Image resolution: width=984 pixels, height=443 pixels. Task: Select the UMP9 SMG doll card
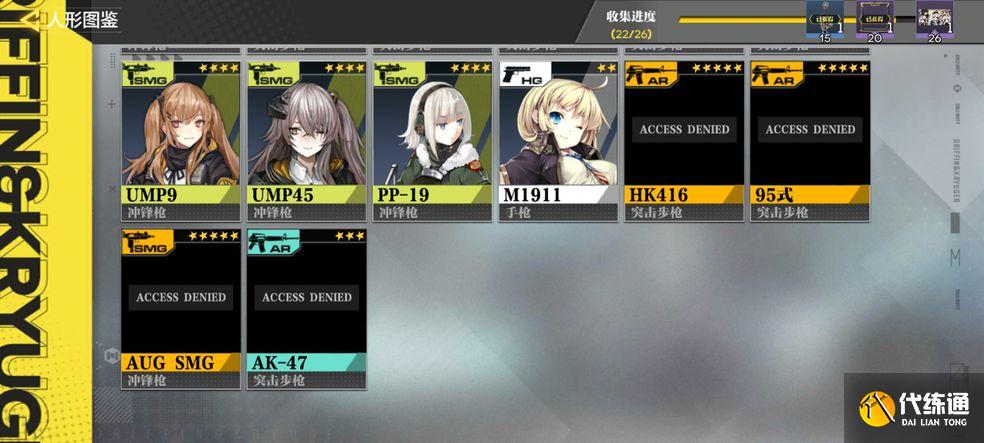[x=181, y=140]
